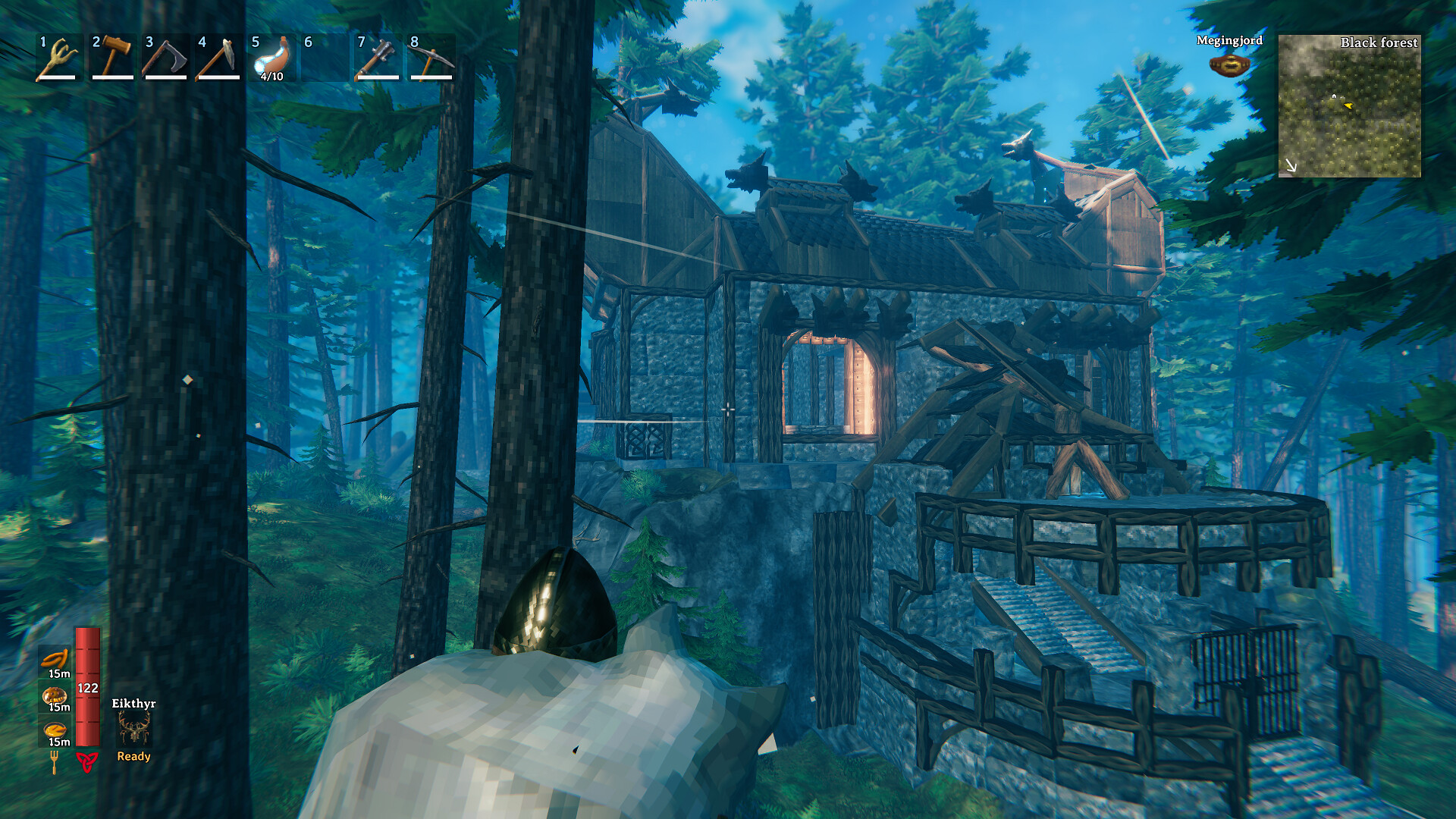Click the carrot soup food buff icon
The height and width of the screenshot is (819, 1456).
(x=54, y=730)
